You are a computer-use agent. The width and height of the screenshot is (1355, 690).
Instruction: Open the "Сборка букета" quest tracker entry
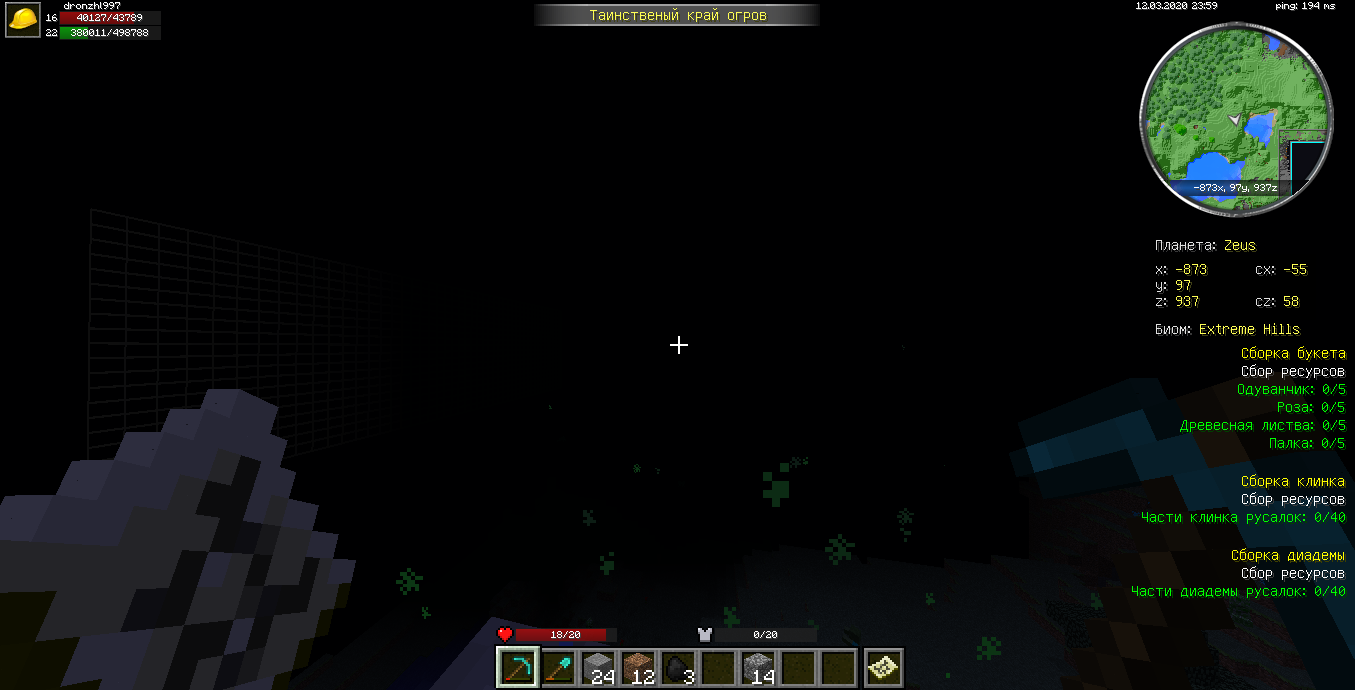pyautogui.click(x=1293, y=354)
